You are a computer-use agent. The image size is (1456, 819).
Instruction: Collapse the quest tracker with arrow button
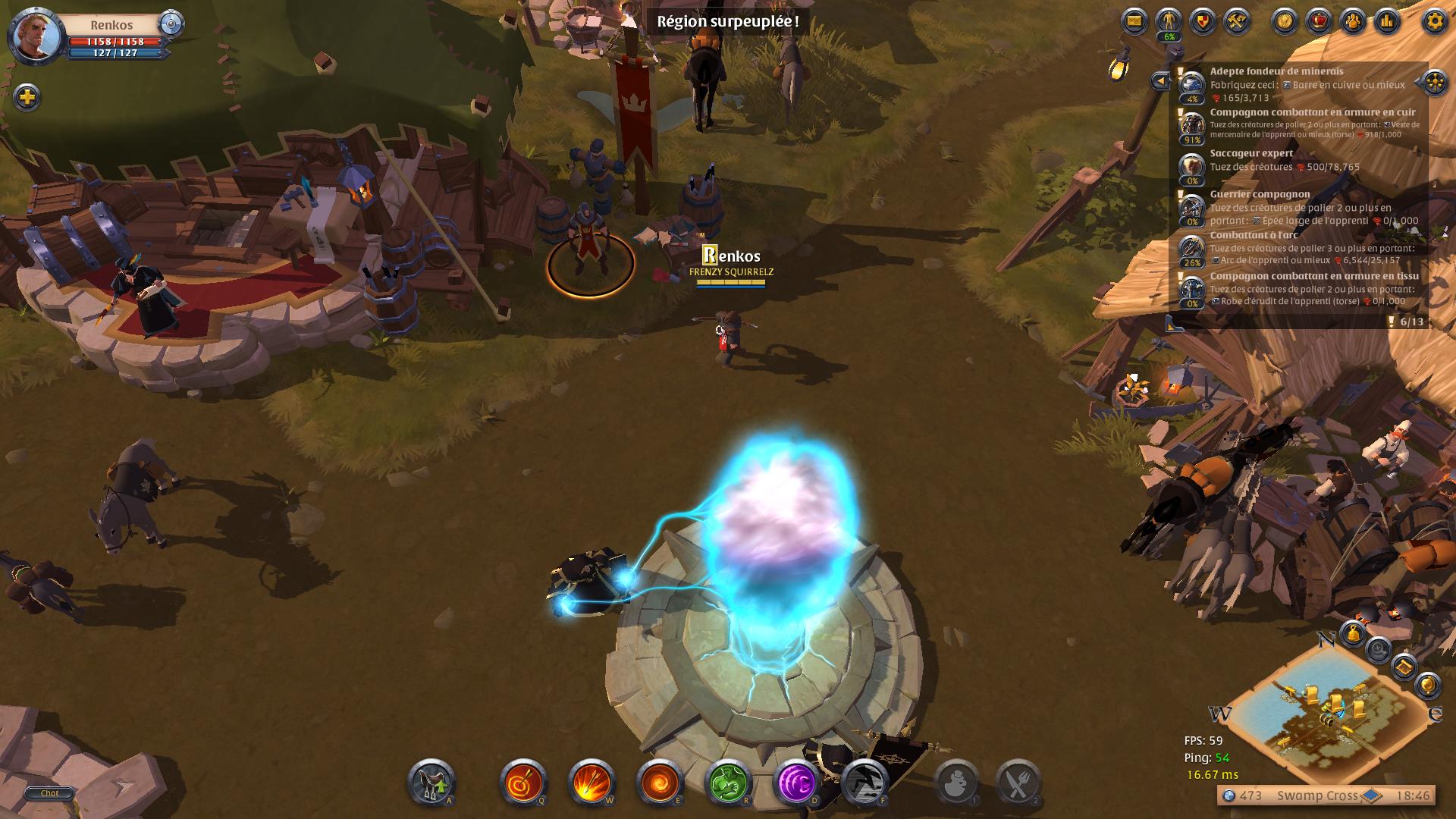pos(1159,80)
